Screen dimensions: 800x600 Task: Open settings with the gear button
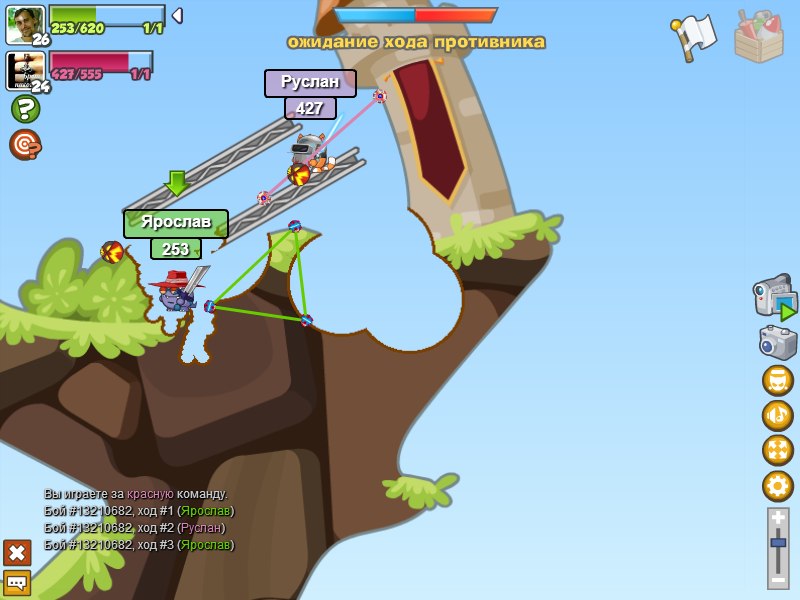pyautogui.click(x=777, y=486)
